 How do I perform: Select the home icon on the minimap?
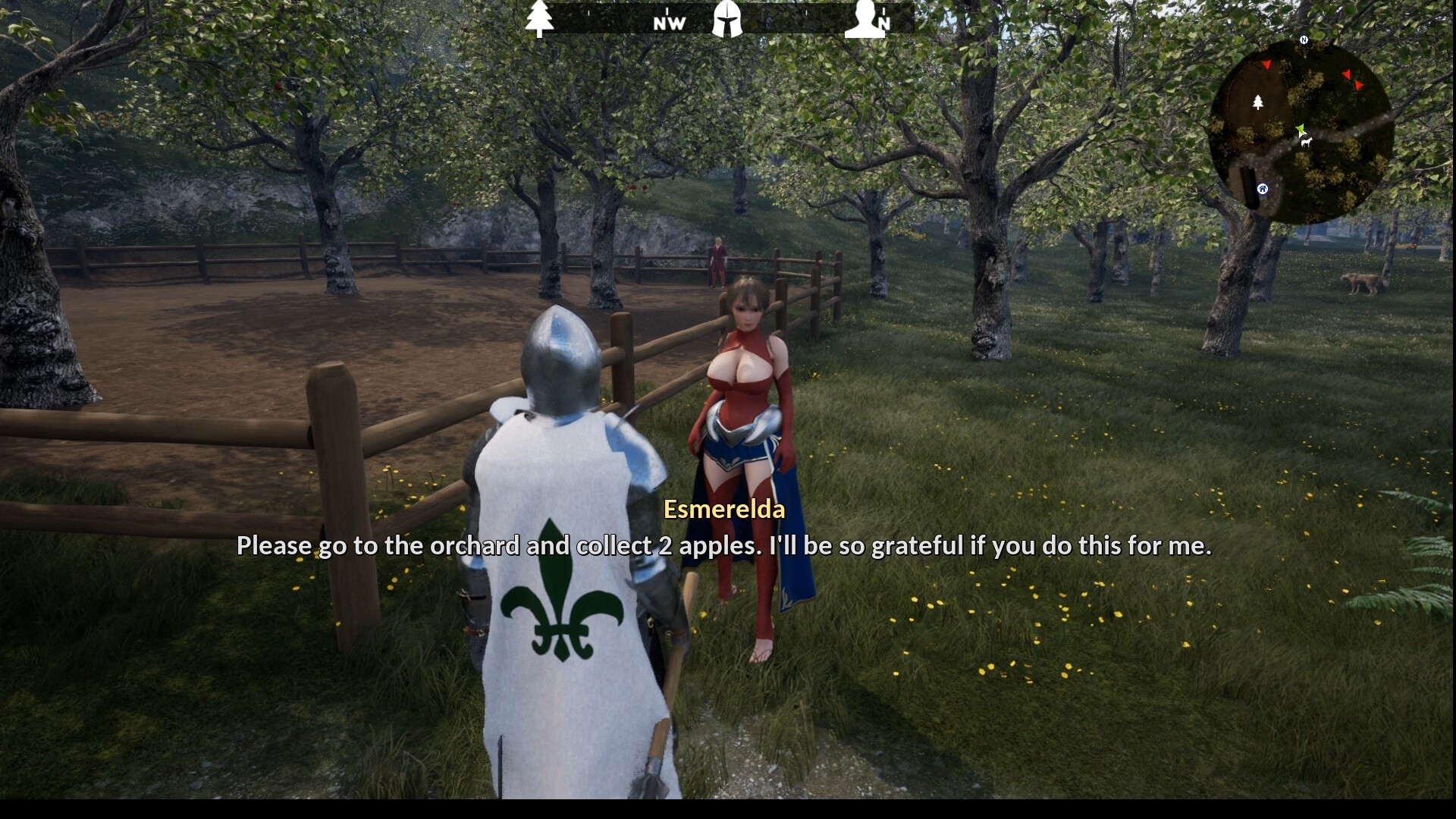[1263, 188]
